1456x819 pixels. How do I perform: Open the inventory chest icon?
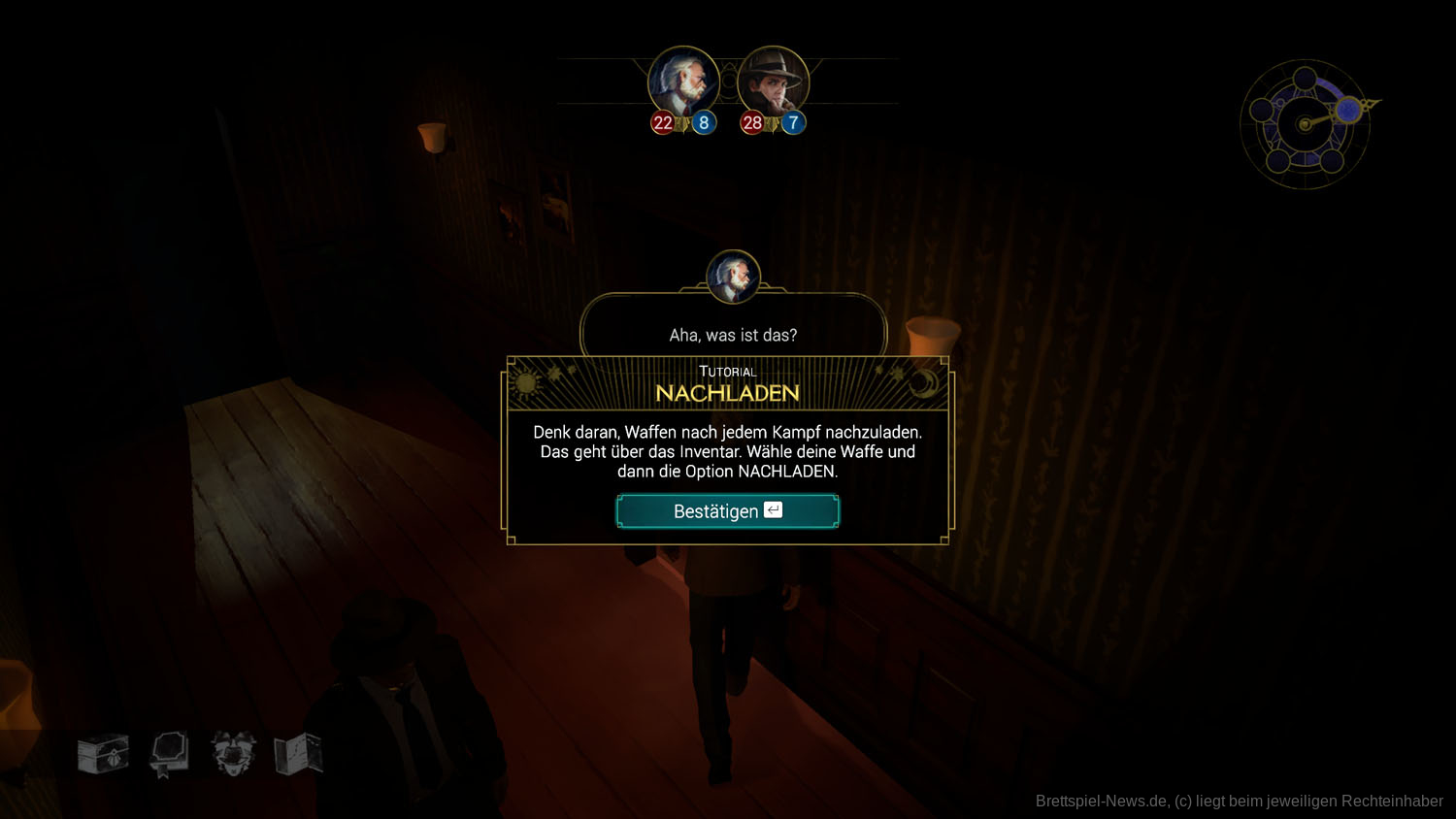pyautogui.click(x=103, y=754)
